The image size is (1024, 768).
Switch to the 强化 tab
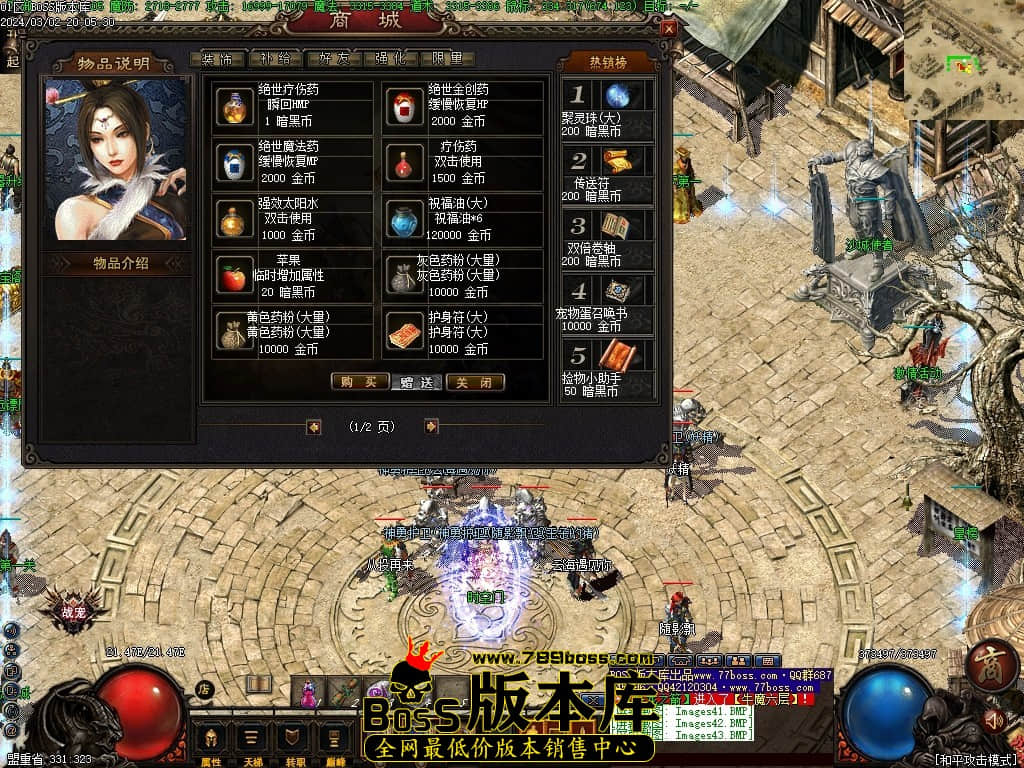[390, 59]
